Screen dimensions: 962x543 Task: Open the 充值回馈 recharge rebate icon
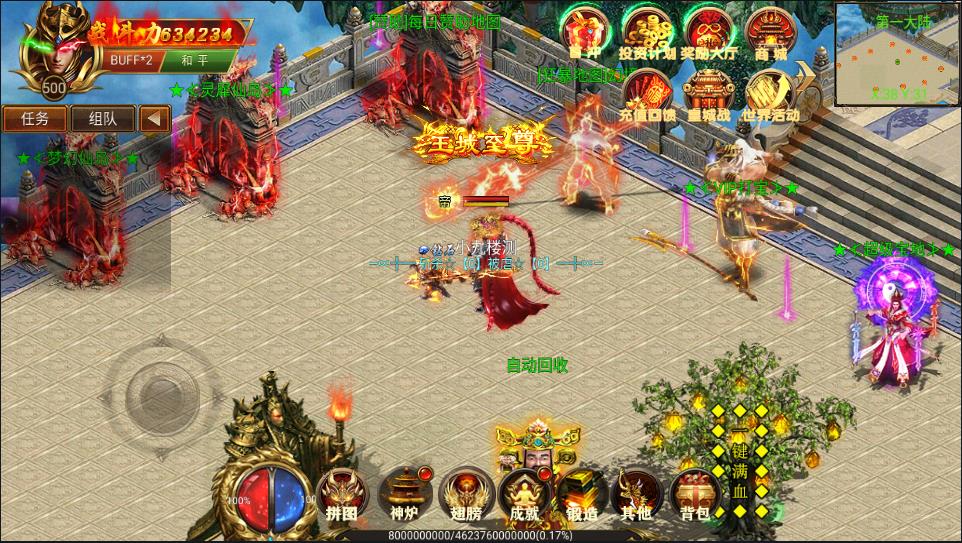pos(646,92)
